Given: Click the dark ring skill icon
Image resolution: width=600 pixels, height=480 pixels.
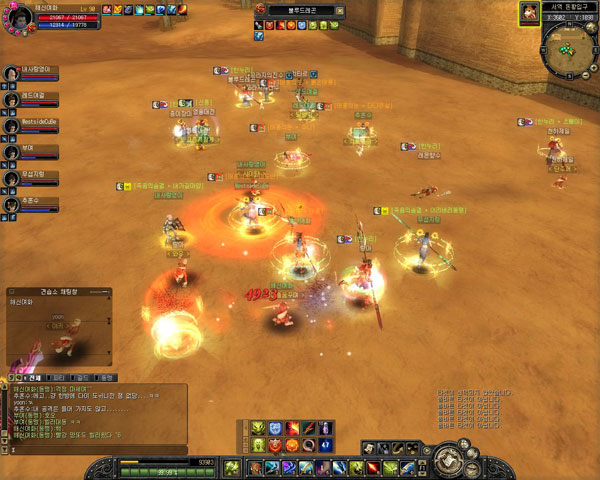Looking at the screenshot, I should [310, 444].
